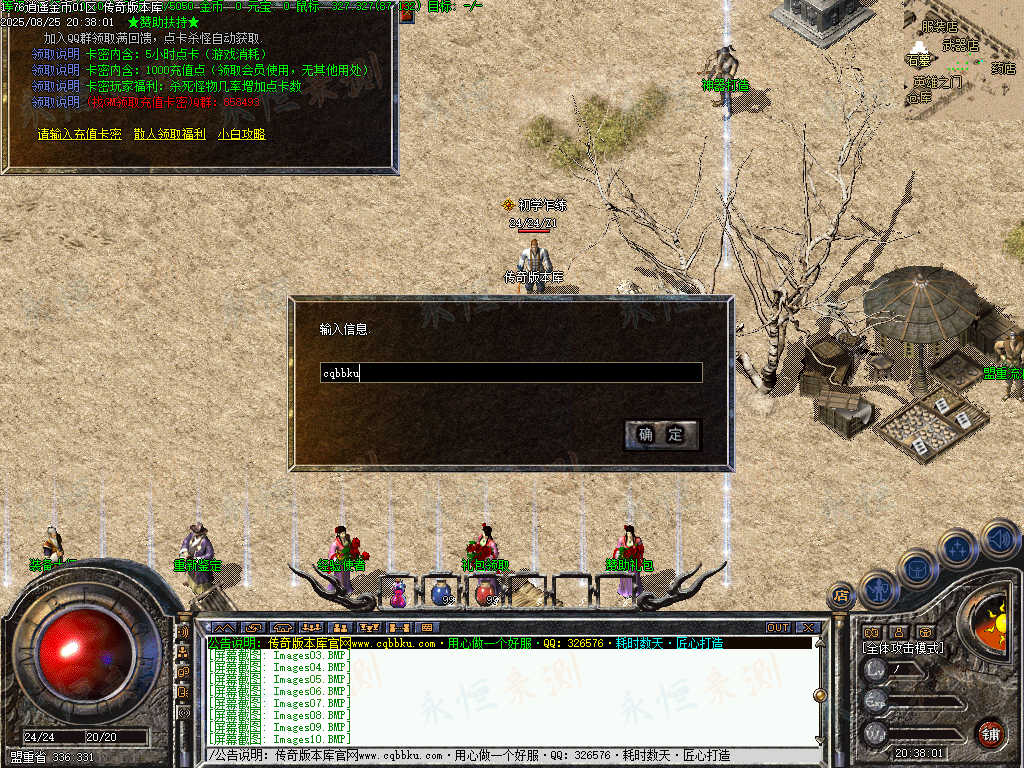Close the NPC dialog with the red corner button
Screen dimensions: 1024x768
[407, 13]
